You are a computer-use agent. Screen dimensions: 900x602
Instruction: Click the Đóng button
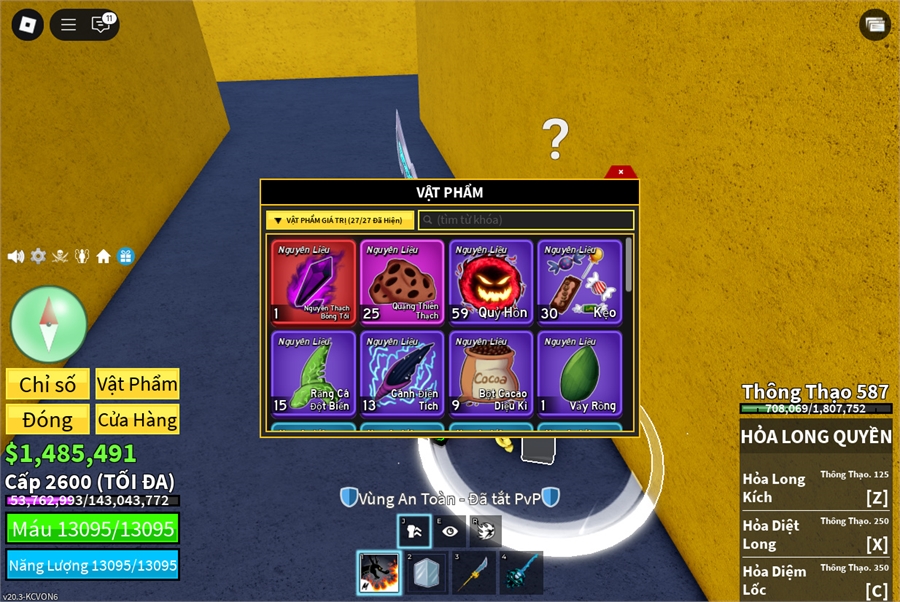pos(48,419)
